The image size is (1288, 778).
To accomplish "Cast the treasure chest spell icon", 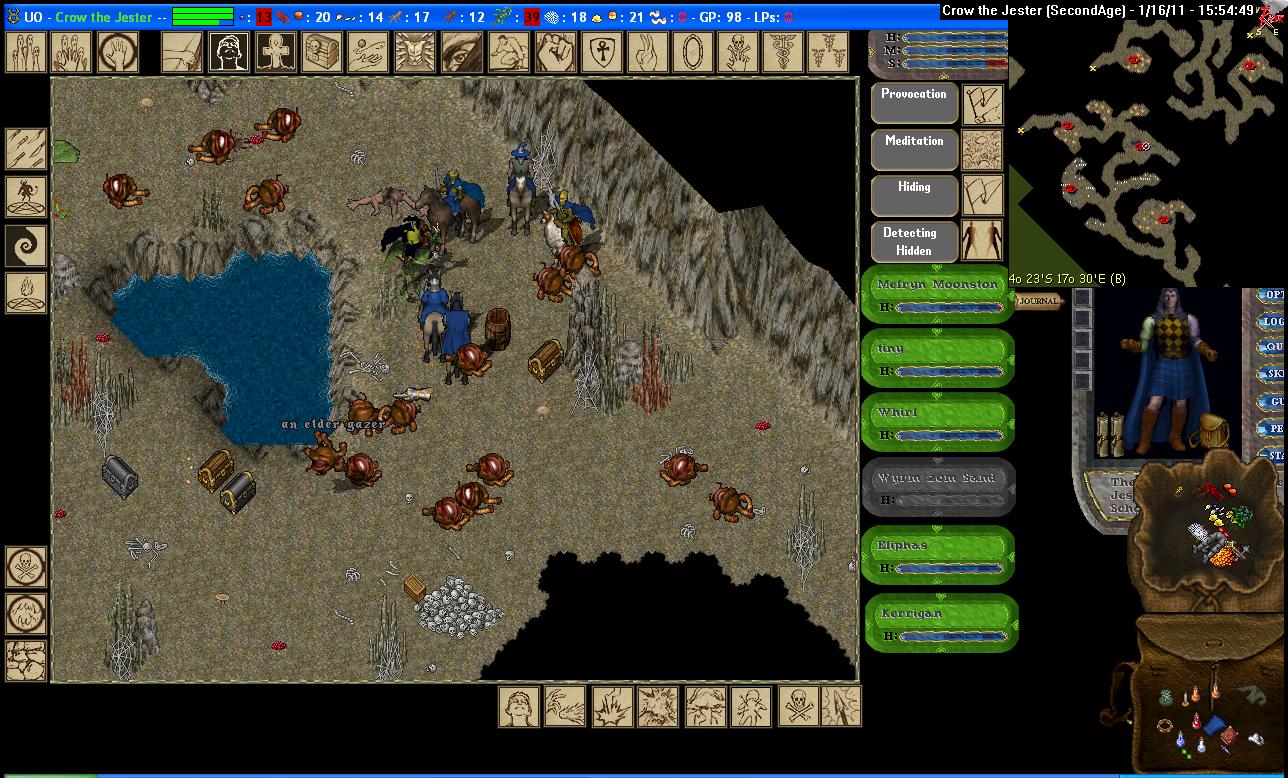I will 322,52.
